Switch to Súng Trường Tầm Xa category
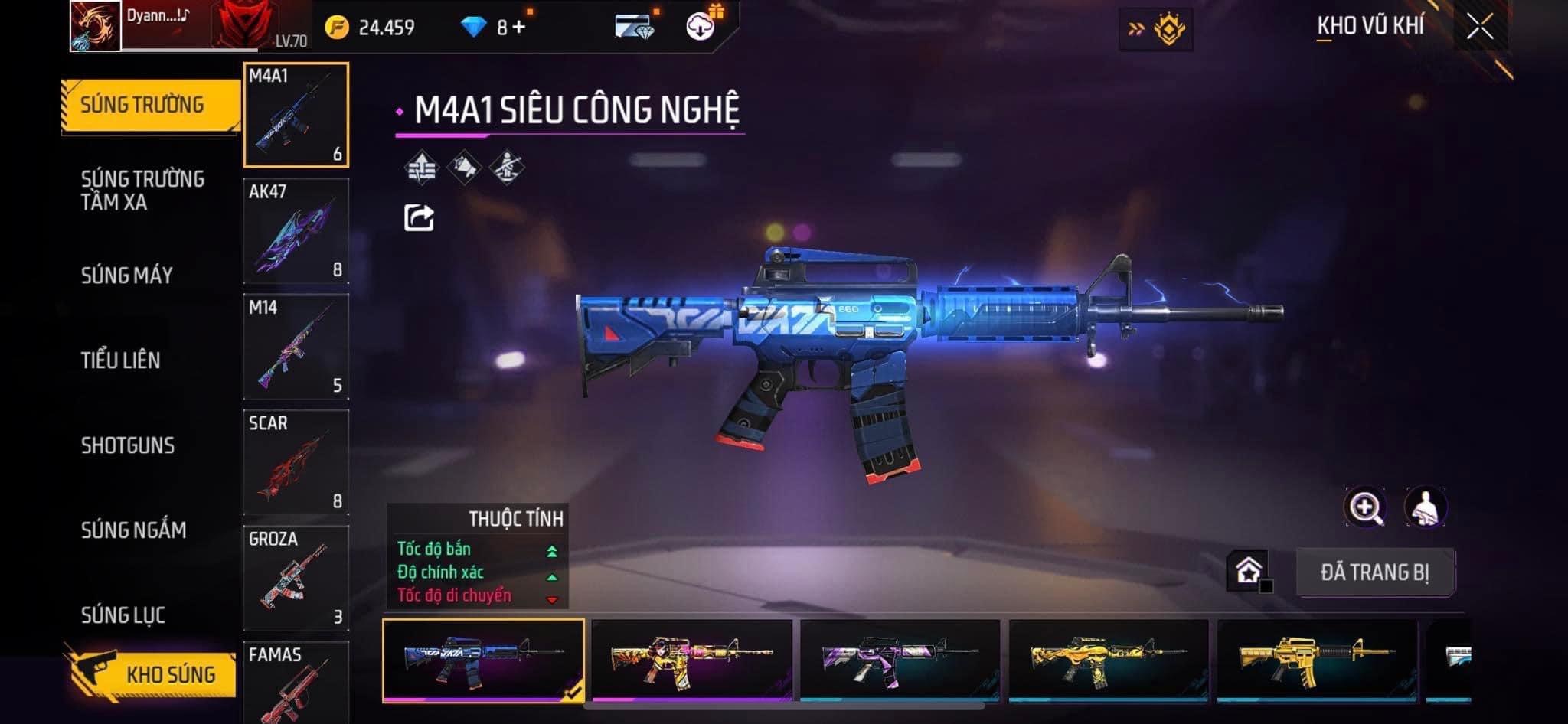Viewport: 1568px width, 724px height. 142,191
